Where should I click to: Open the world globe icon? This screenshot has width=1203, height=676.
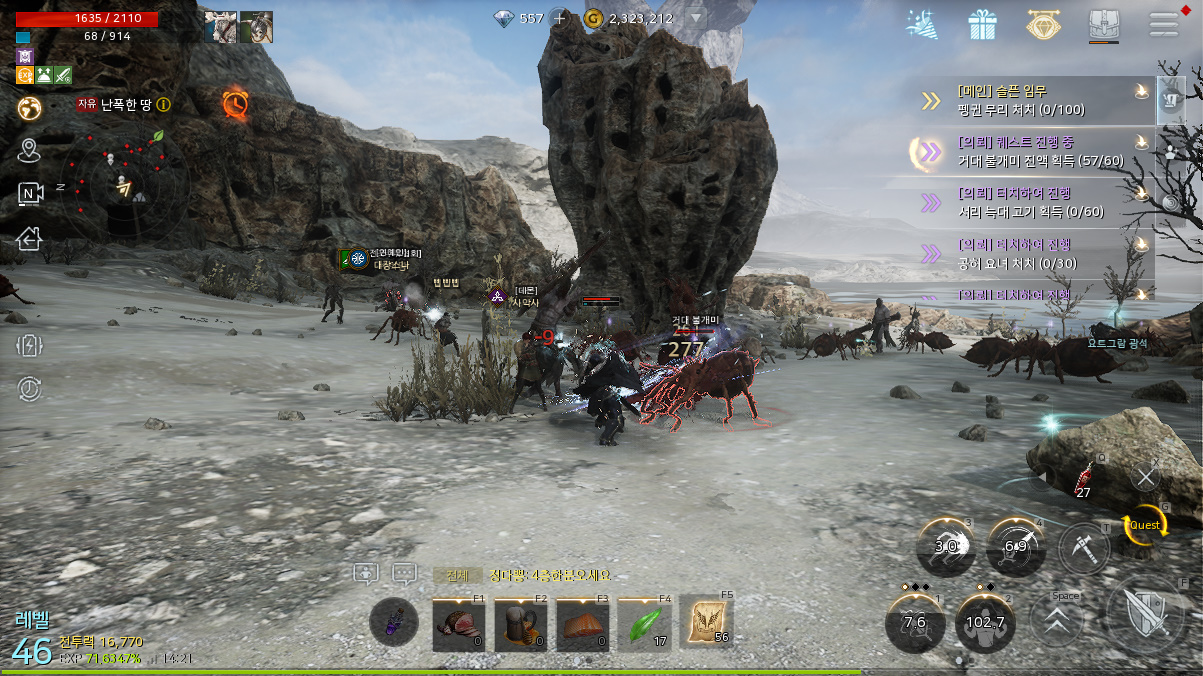[x=29, y=107]
